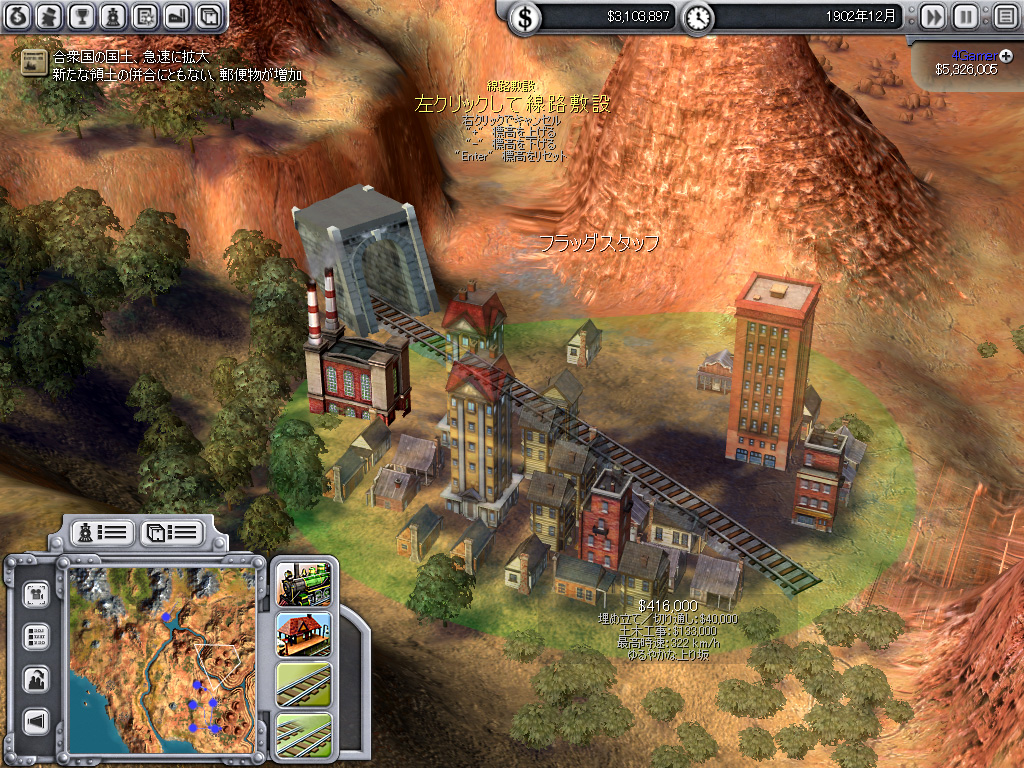
Task: Show the train list tab
Action: (x=102, y=532)
